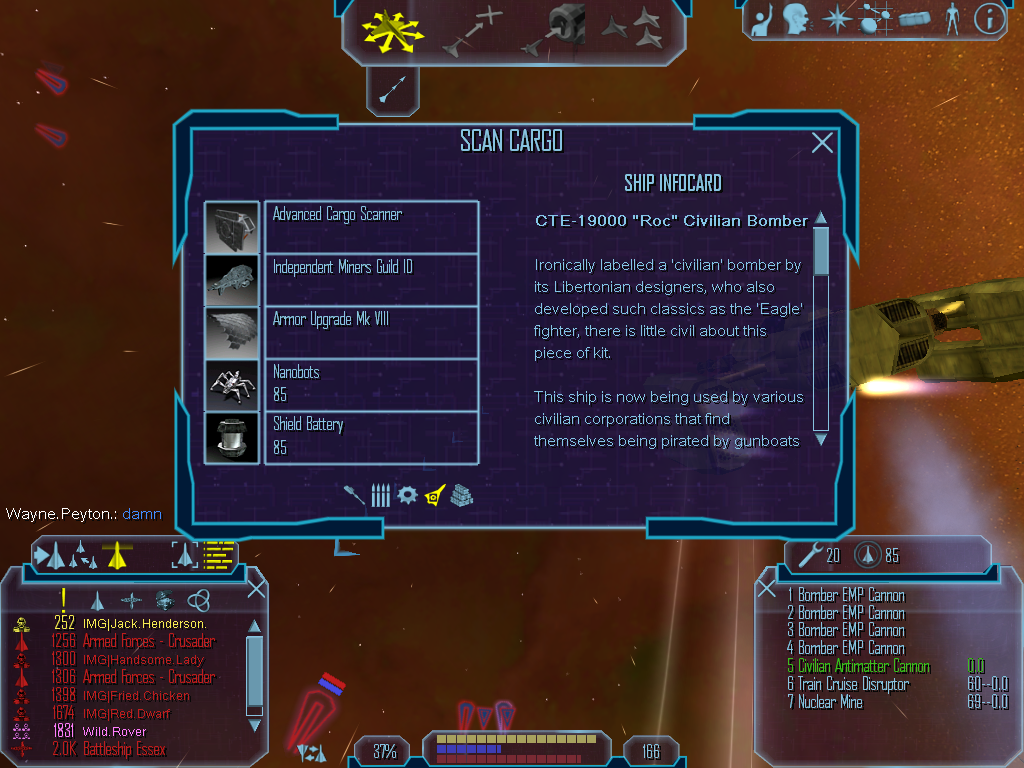Close the Scan Cargo window

pyautogui.click(x=822, y=143)
